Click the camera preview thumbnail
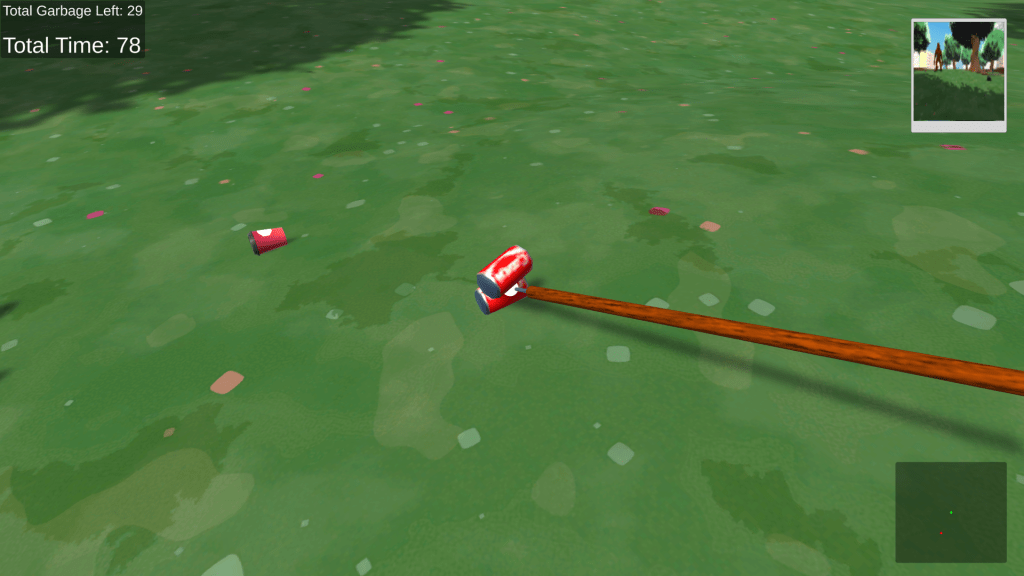1024x576 pixels. pos(958,74)
